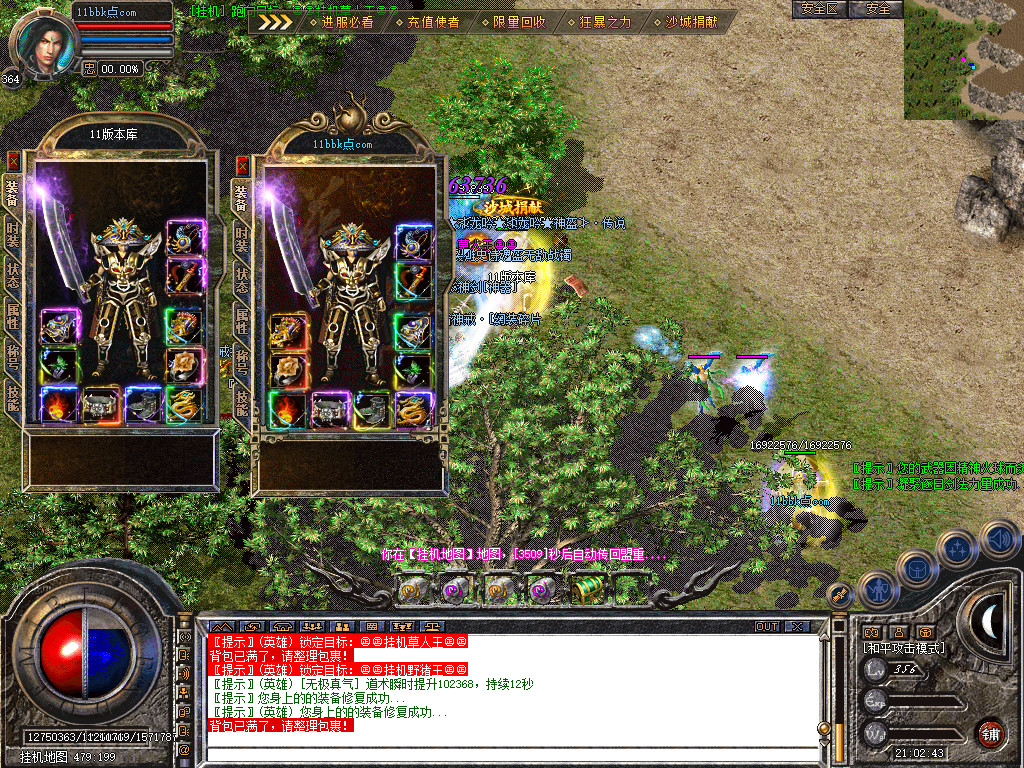
Task: Select the flame orb slot in 11bbk点com panel
Action: 288,409
